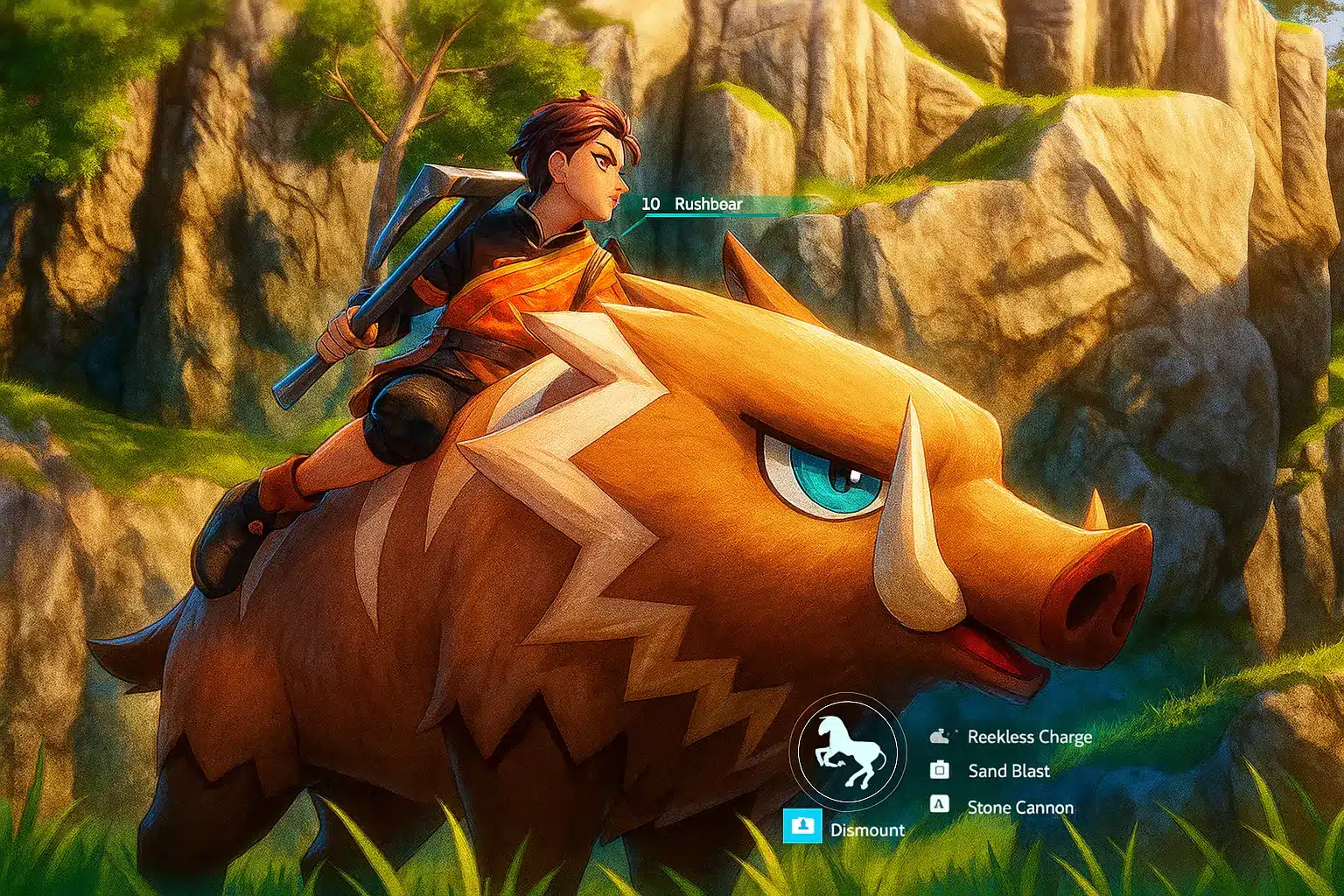Click the Sand Blast ability text
The width and height of the screenshot is (1344, 896).
coord(1008,771)
